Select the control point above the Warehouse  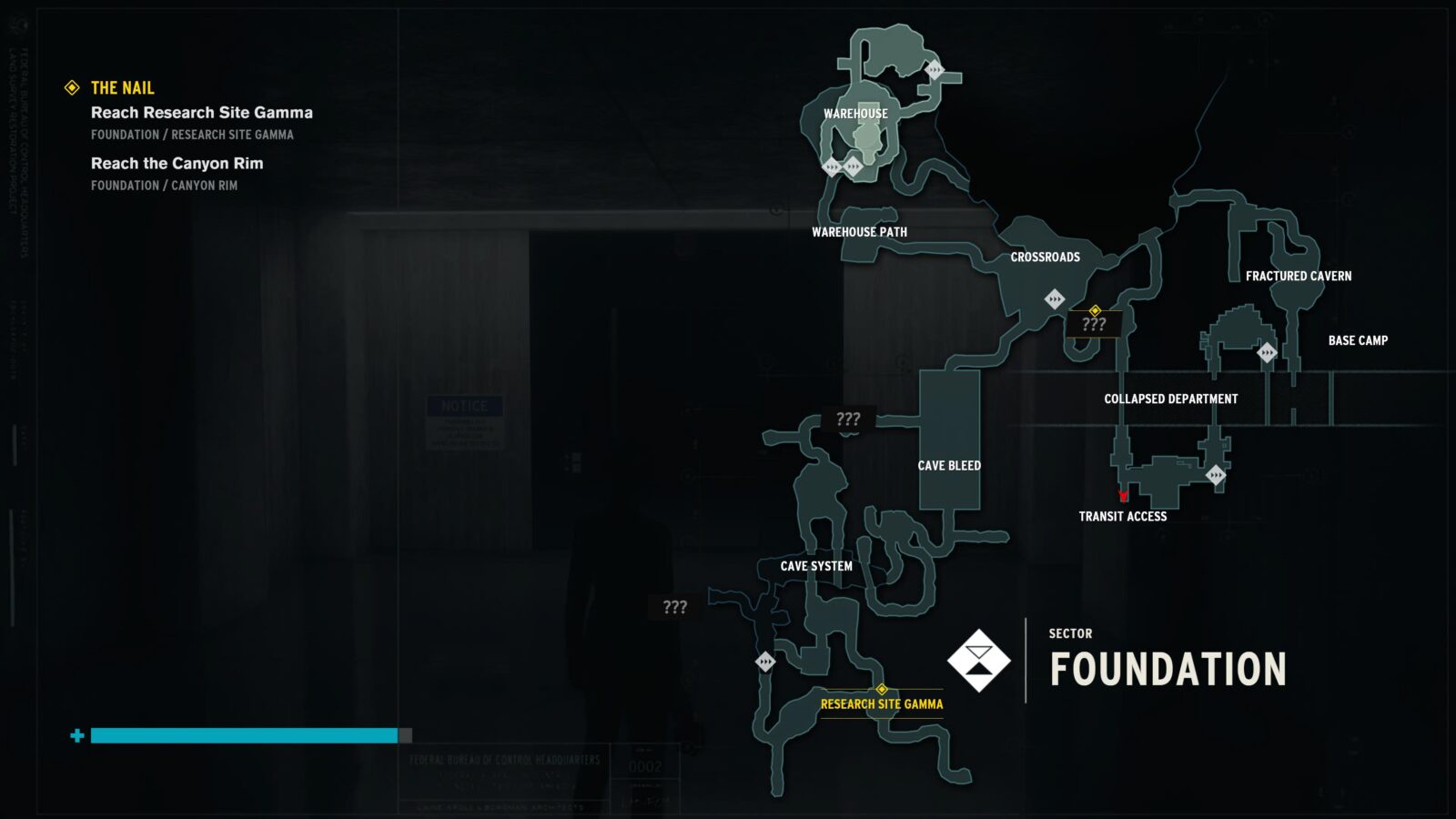click(935, 69)
